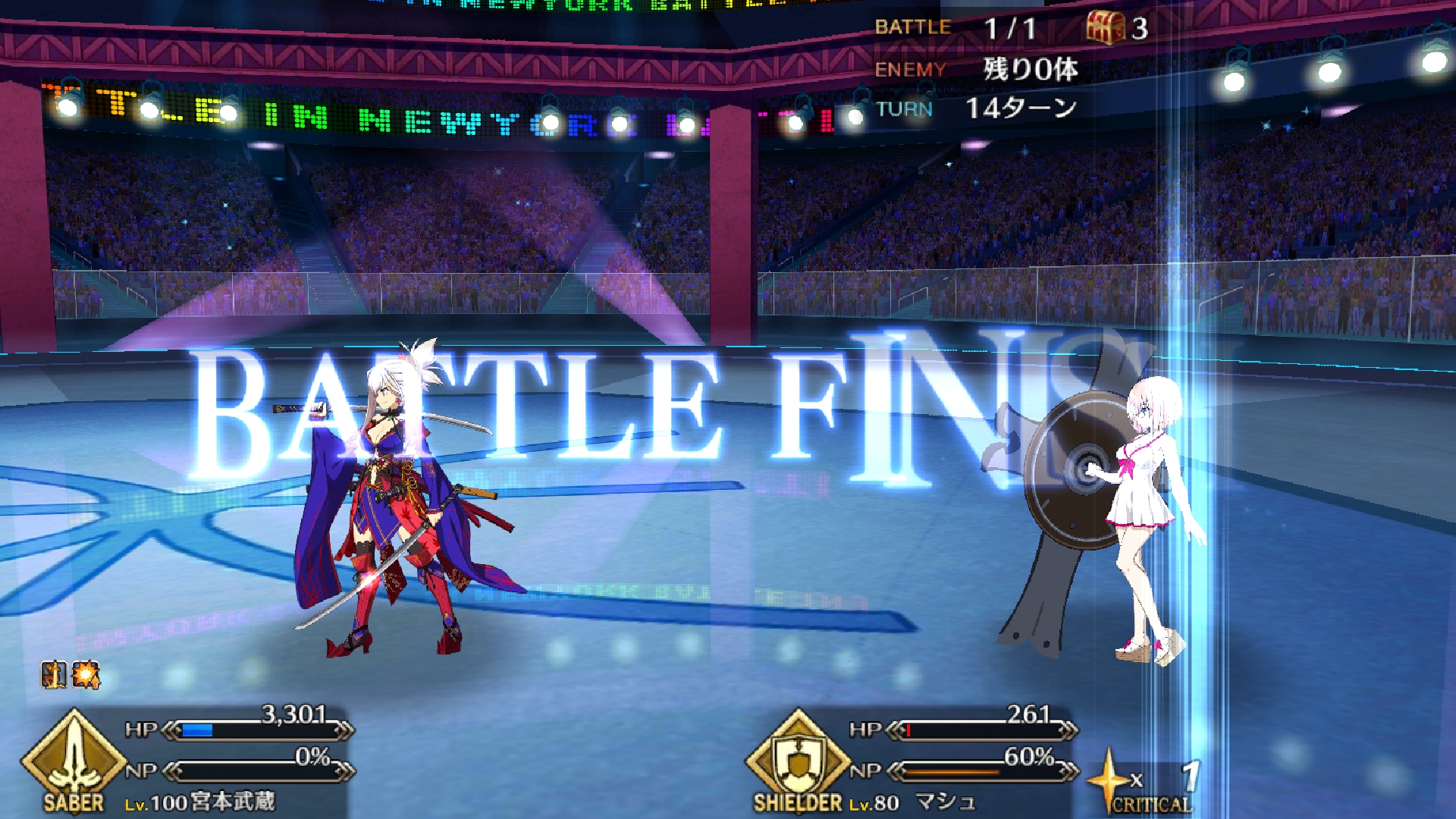Select the gold Saber class icon

[x=74, y=758]
